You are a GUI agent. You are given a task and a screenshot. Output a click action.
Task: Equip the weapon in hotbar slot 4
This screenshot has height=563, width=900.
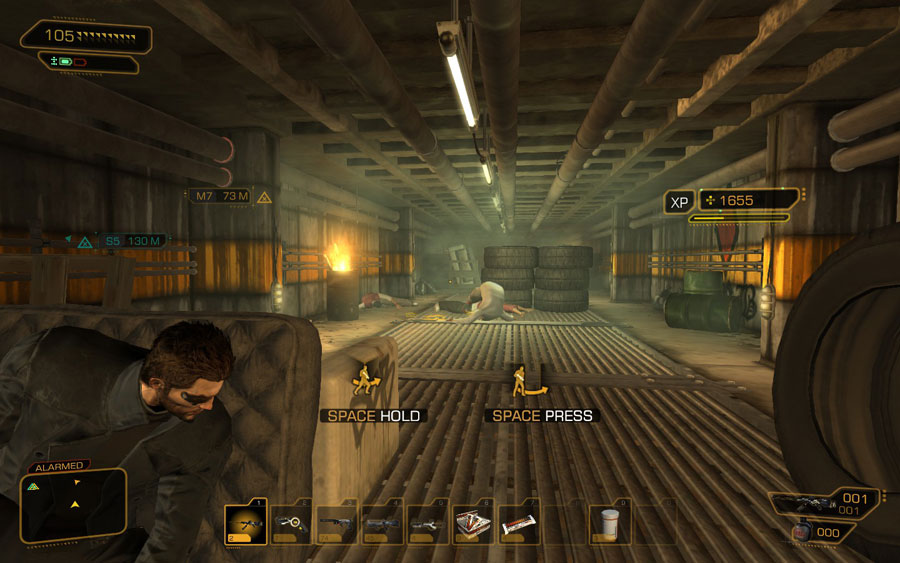(x=383, y=522)
